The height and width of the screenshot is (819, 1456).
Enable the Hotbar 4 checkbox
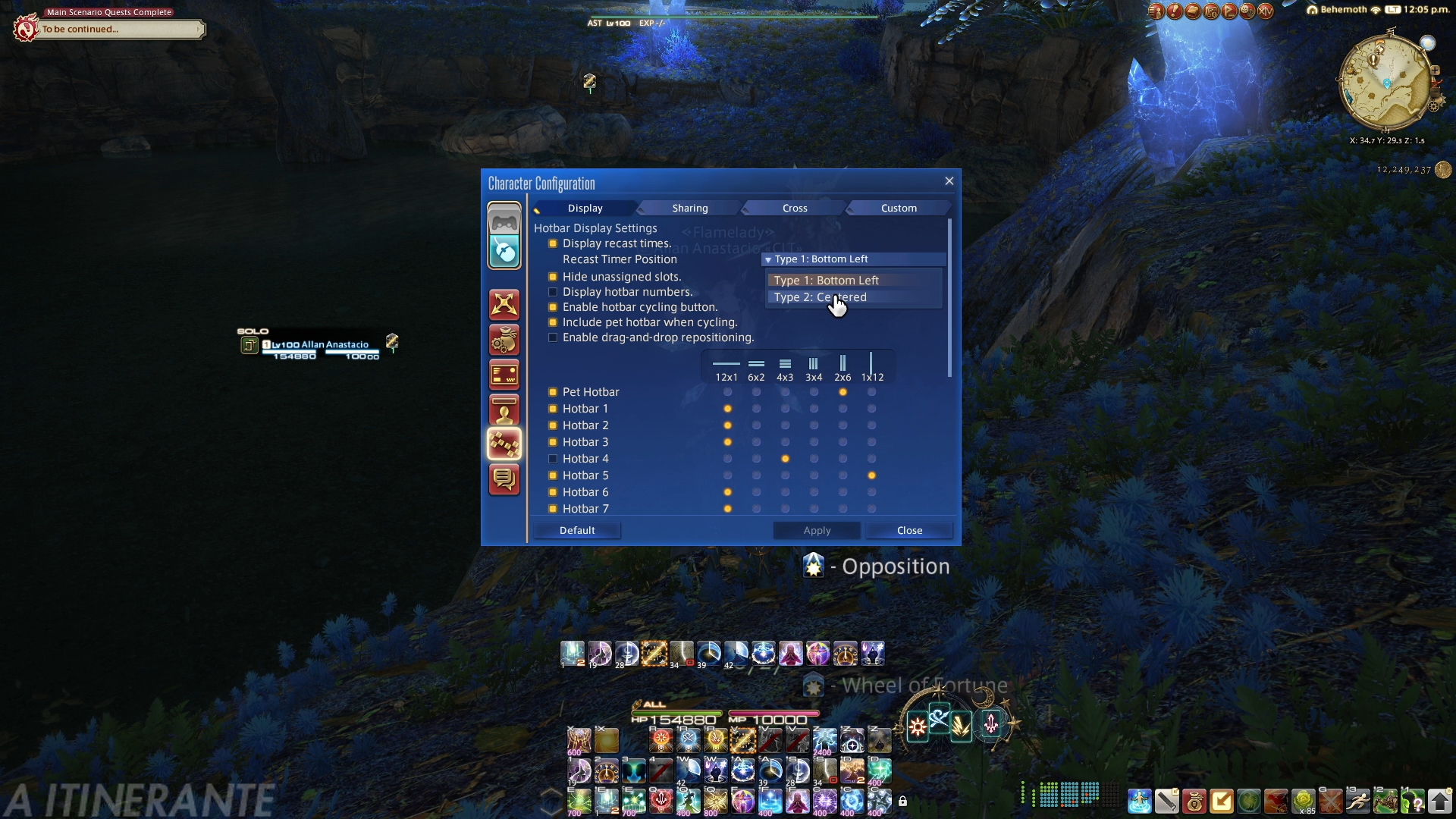[553, 459]
